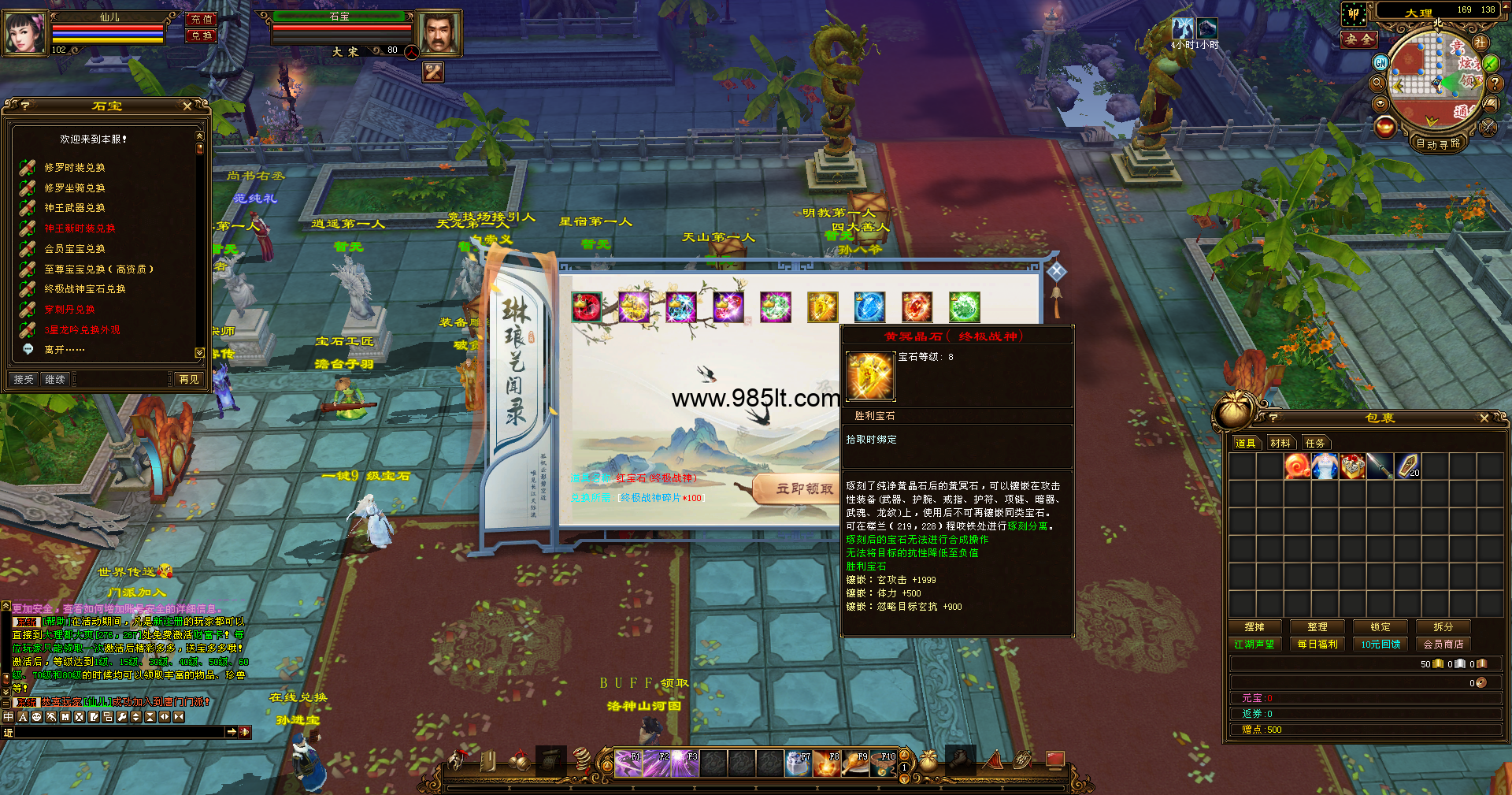The image size is (1512, 795).
Task: Close the 石宝 dialogue window
Action: tap(187, 106)
